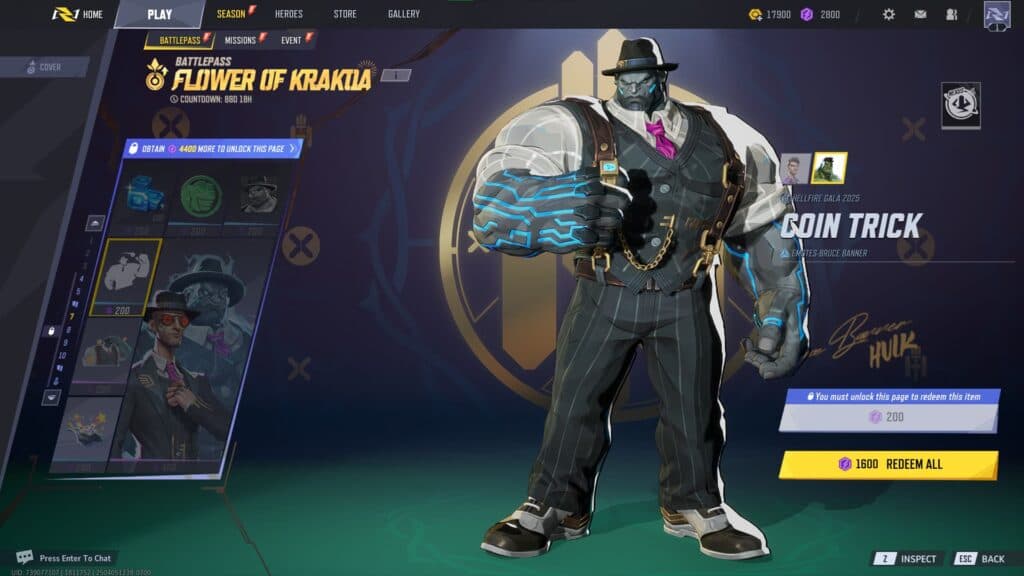Open the Gallery tab
Image resolution: width=1024 pixels, height=576 pixels.
[x=404, y=14]
